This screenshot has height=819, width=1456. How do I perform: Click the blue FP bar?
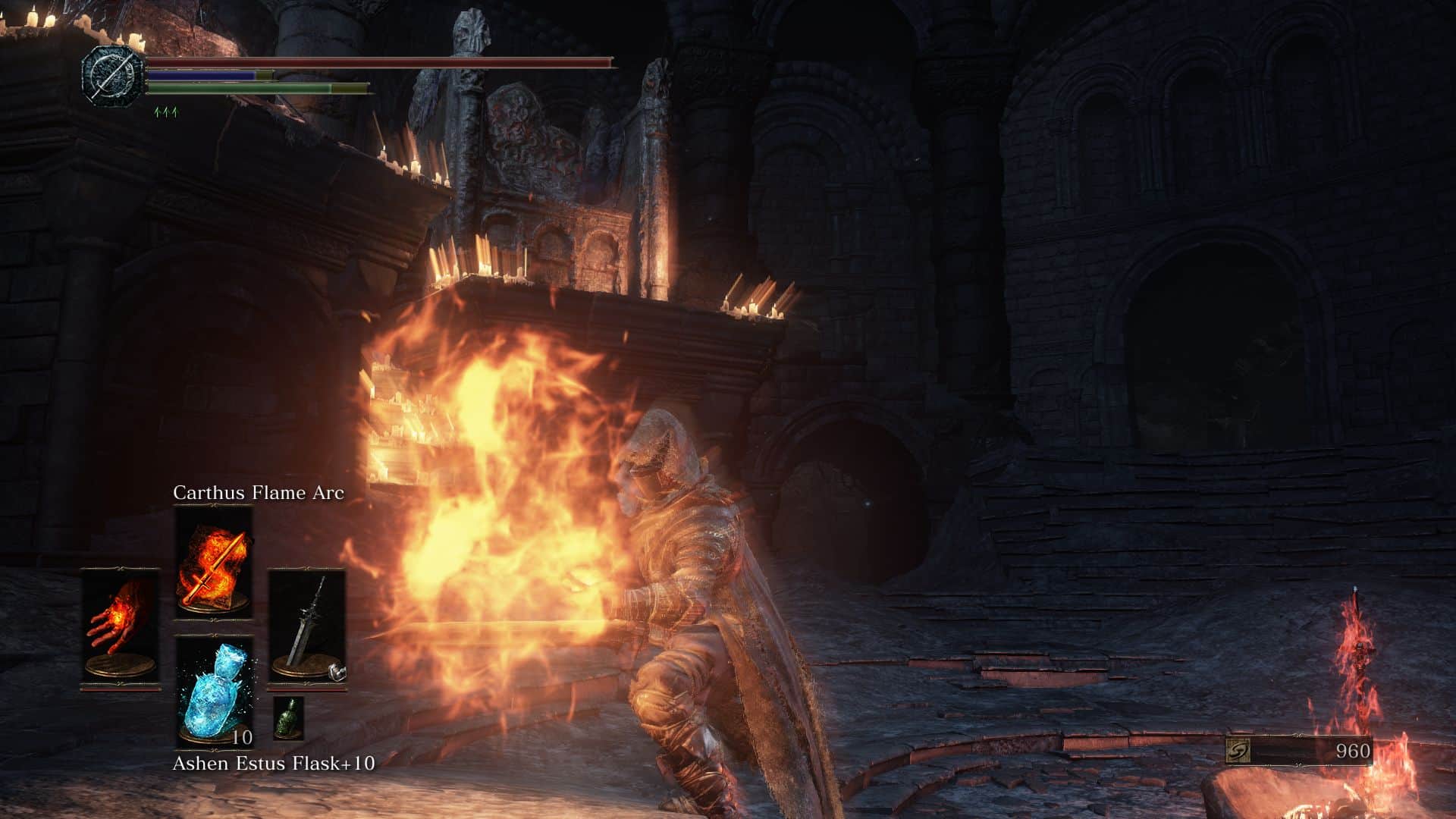[201, 74]
